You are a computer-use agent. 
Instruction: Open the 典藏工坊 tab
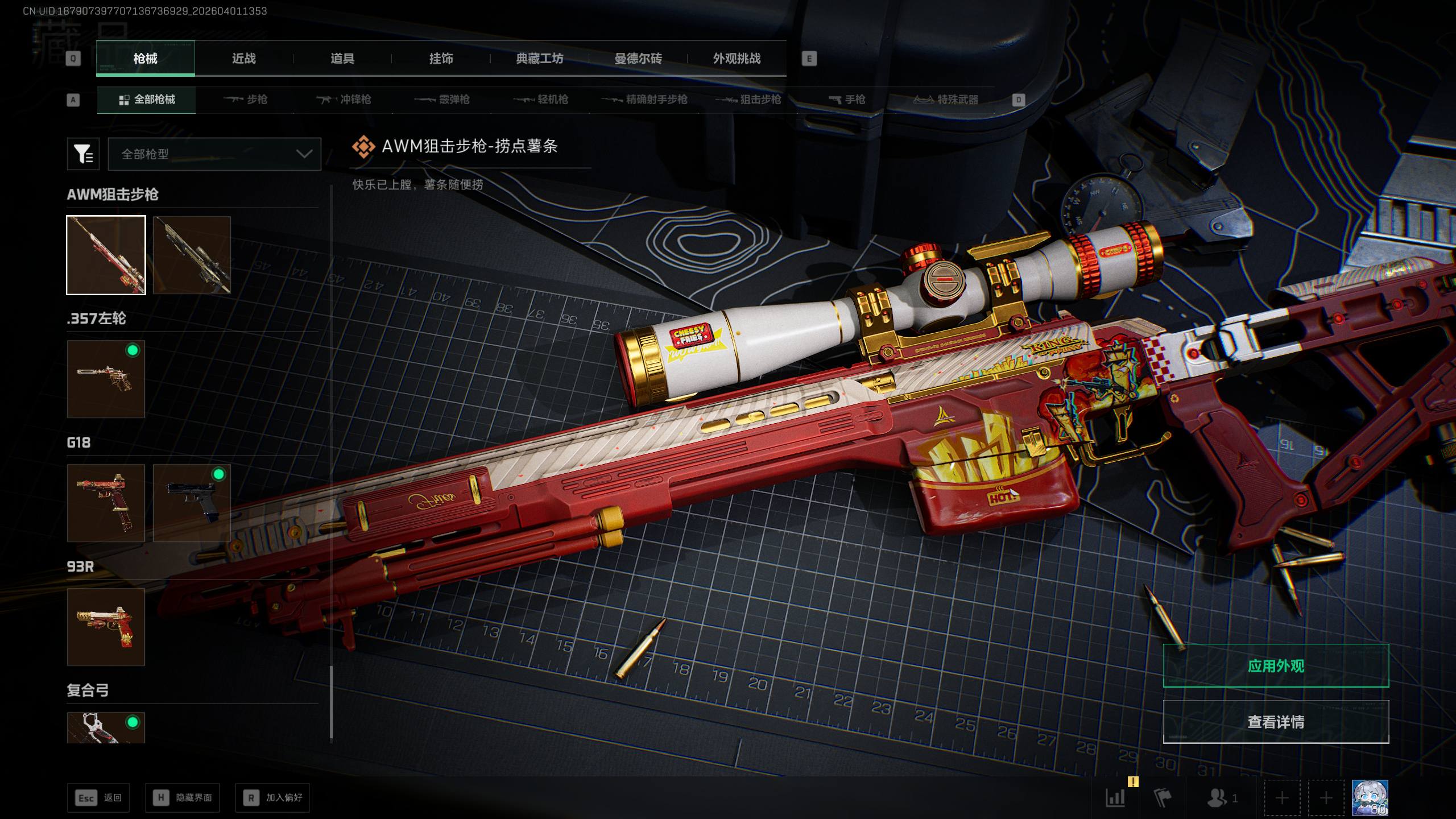(539, 59)
